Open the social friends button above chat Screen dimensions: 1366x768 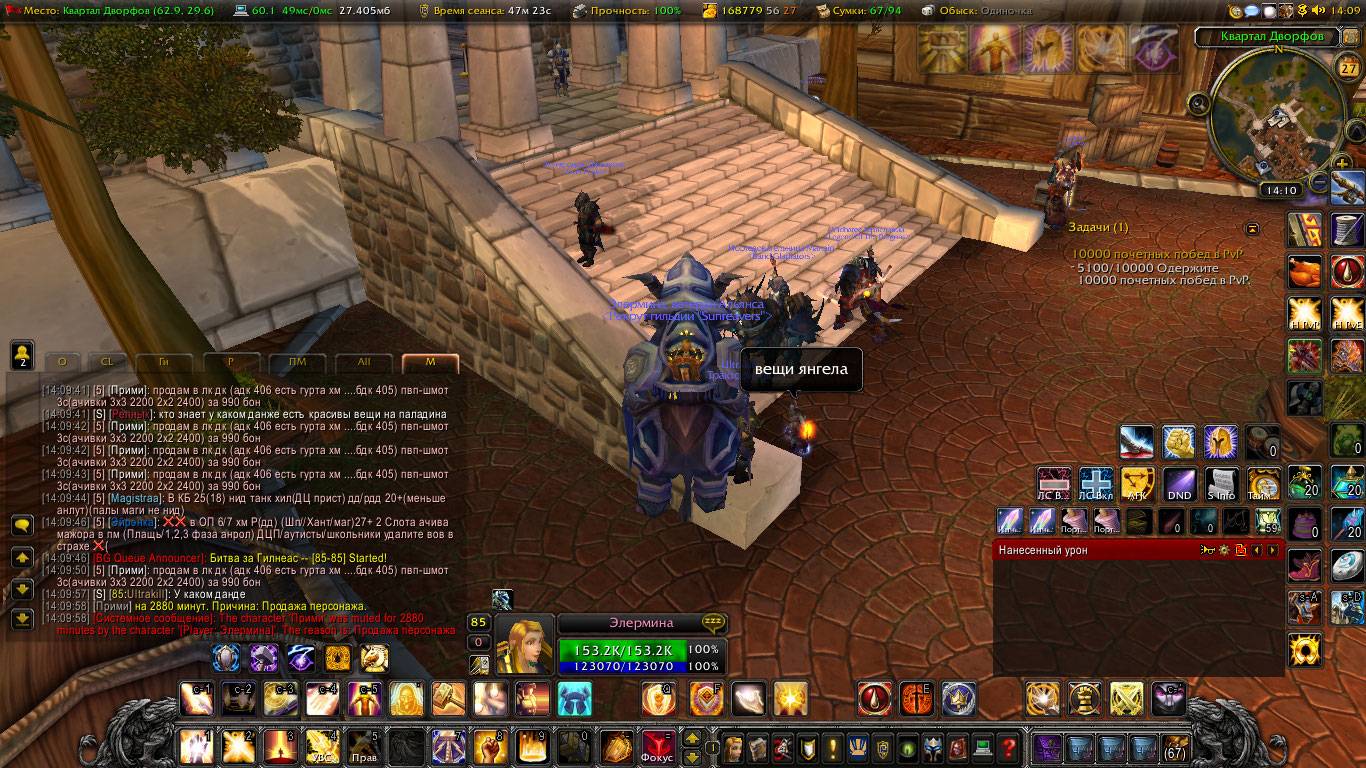[22, 353]
